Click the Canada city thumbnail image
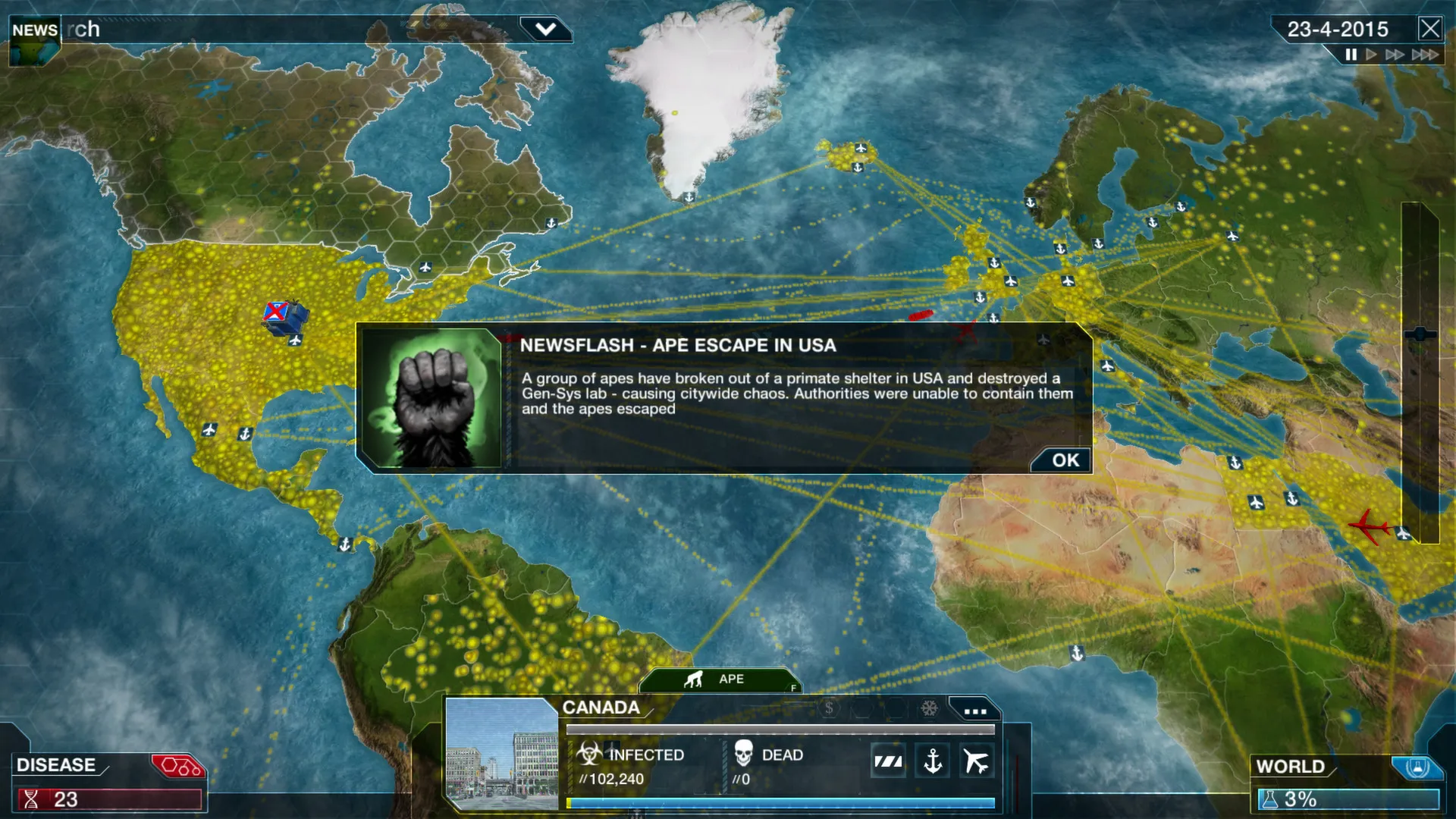Viewport: 1456px width, 819px height. coord(500,758)
